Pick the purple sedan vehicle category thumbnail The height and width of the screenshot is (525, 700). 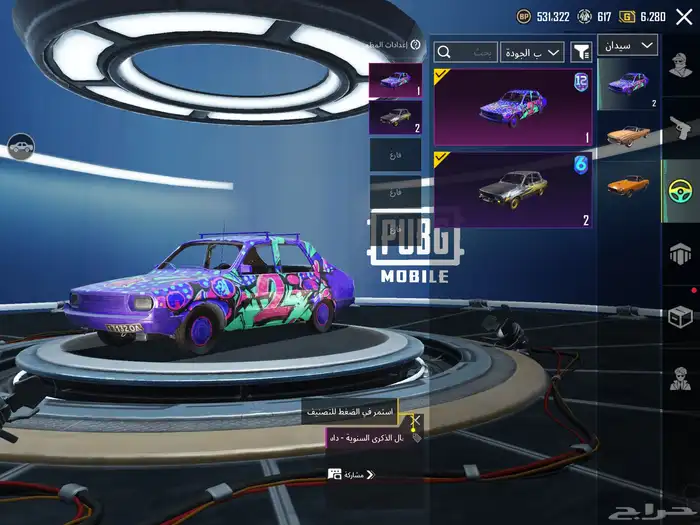click(x=628, y=84)
